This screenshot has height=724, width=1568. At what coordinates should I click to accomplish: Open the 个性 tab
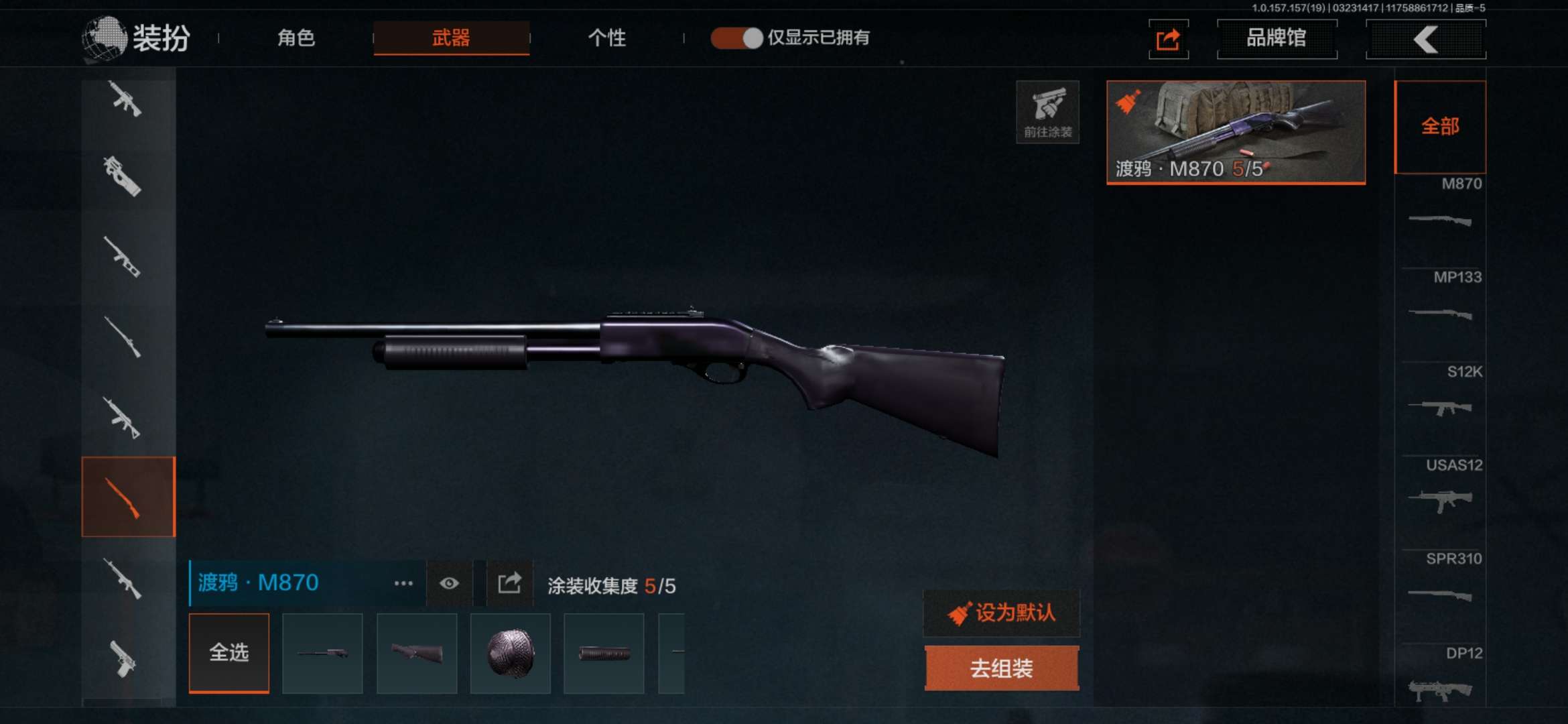606,38
